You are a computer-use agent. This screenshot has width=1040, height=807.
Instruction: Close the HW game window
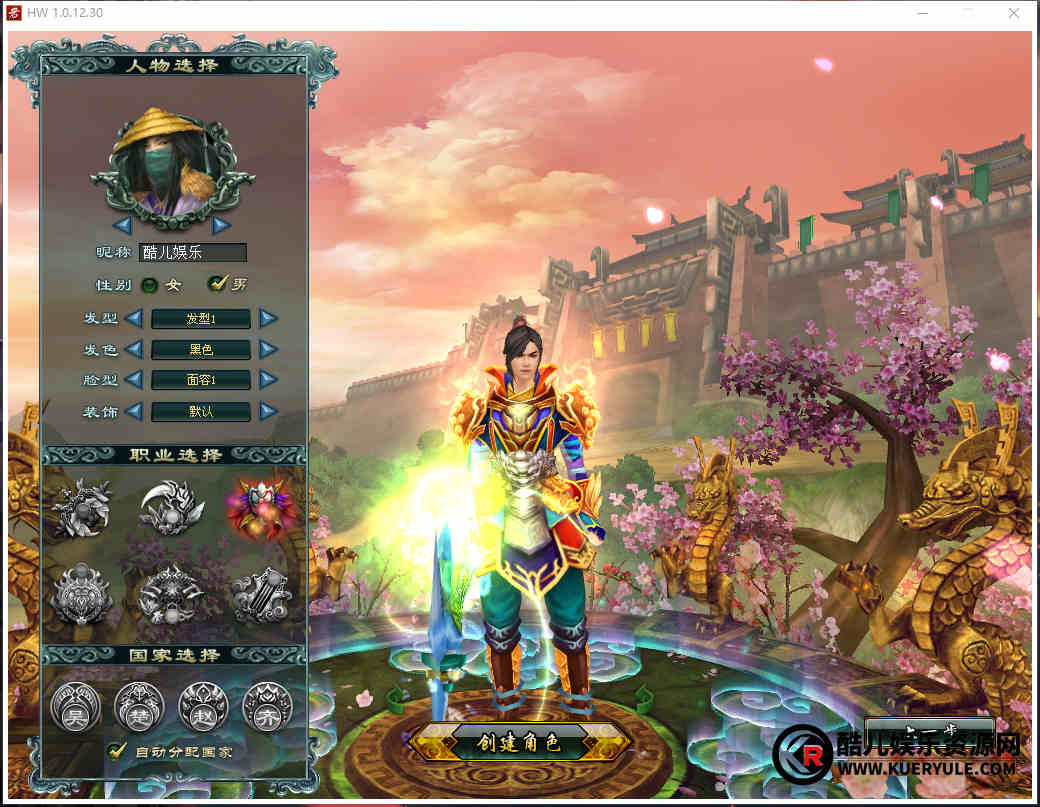pos(1014,13)
